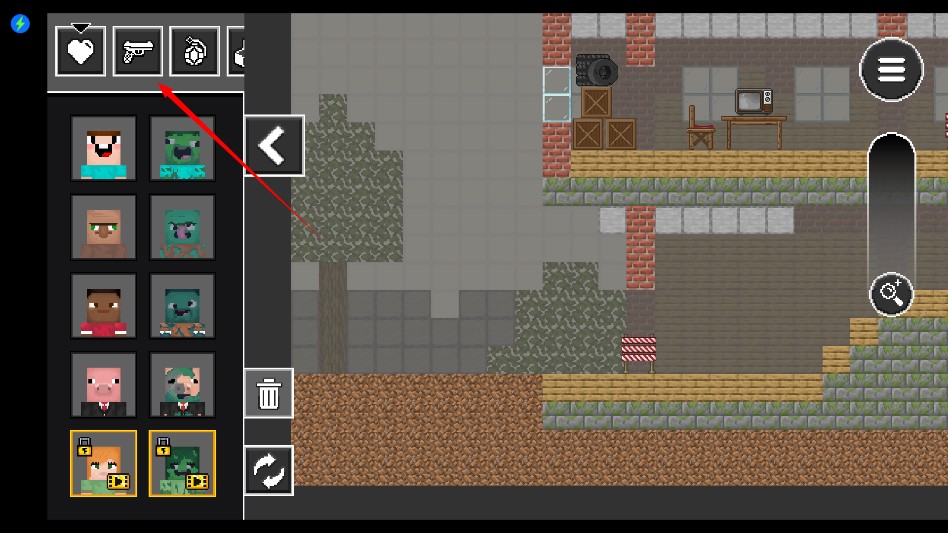Select the zombie pigman character

[182, 385]
